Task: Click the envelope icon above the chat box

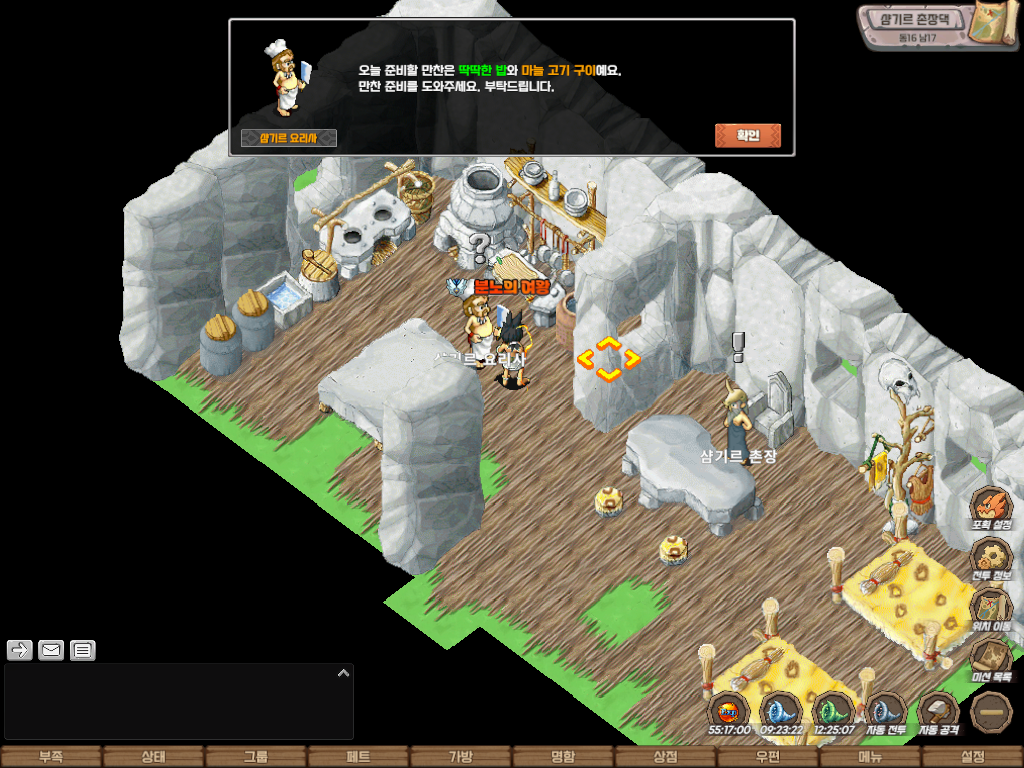Action: pyautogui.click(x=51, y=651)
